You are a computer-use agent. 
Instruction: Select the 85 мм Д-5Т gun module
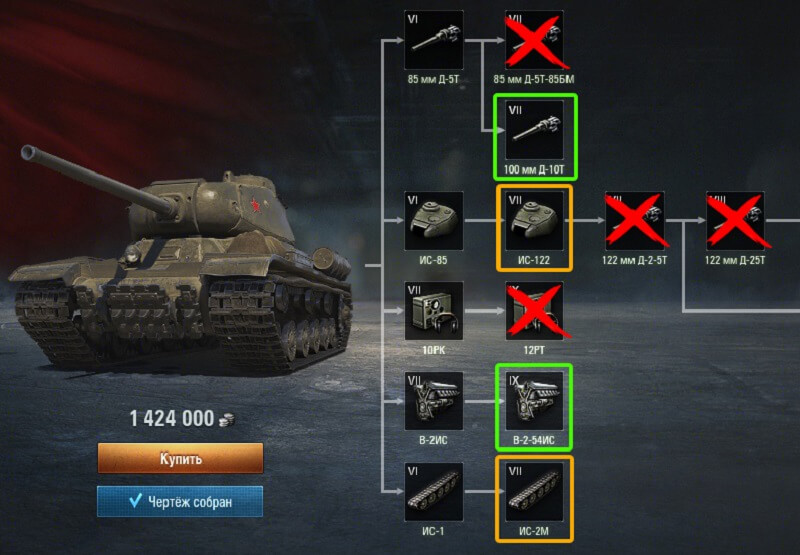[434, 40]
